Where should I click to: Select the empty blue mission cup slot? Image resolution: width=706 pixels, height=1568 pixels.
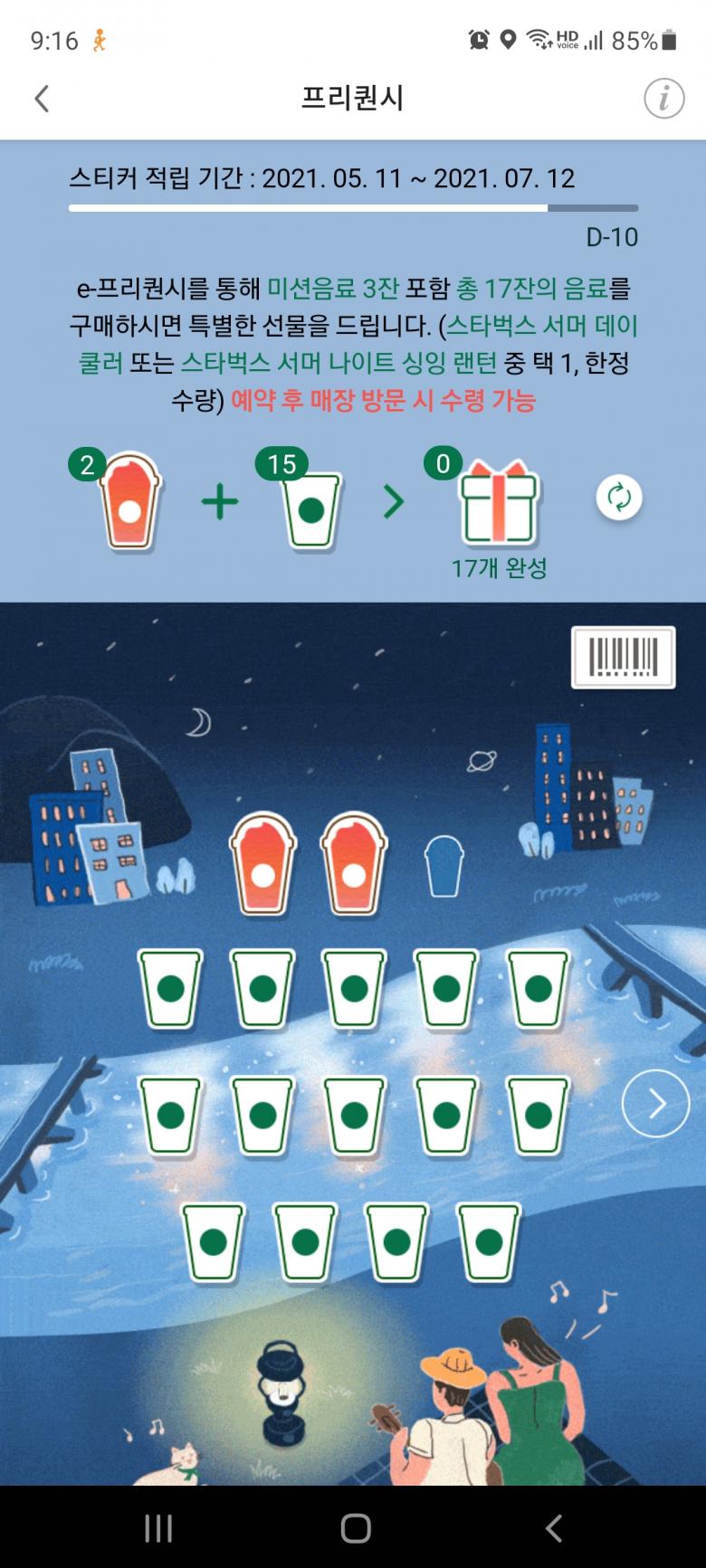[444, 867]
